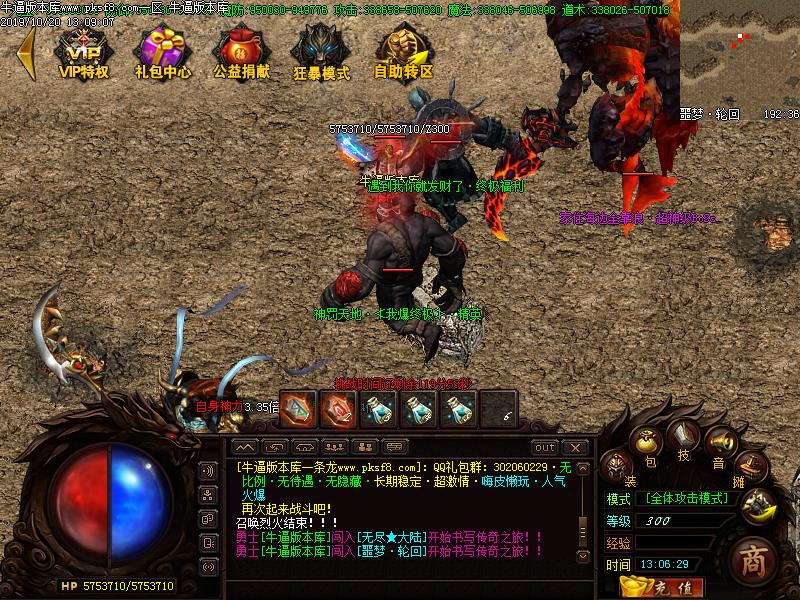The width and height of the screenshot is (800, 600).
Task: Open the stall (摊) vendor button
Action: click(748, 466)
